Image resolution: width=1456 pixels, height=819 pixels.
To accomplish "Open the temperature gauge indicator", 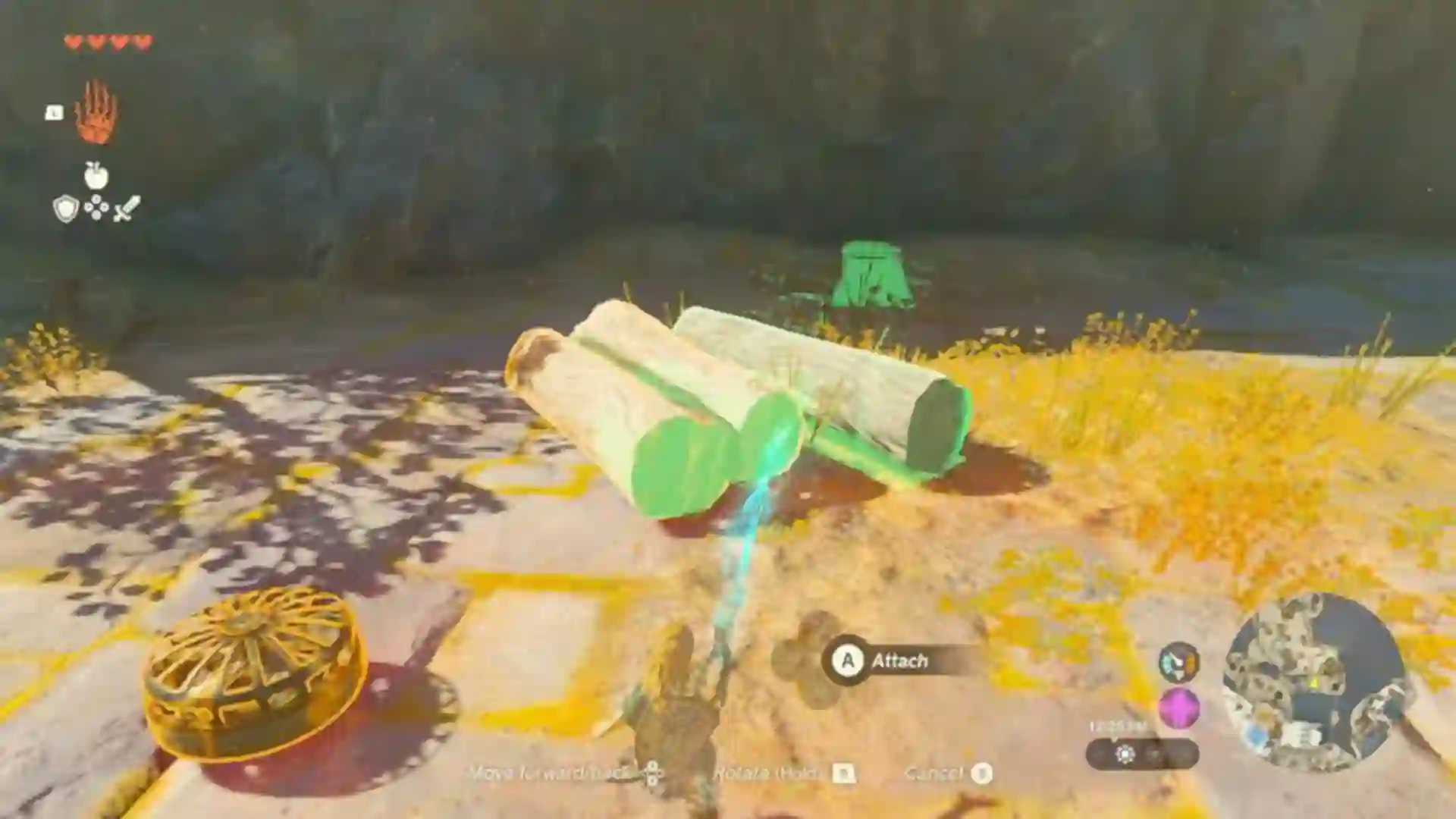I will tap(1180, 662).
